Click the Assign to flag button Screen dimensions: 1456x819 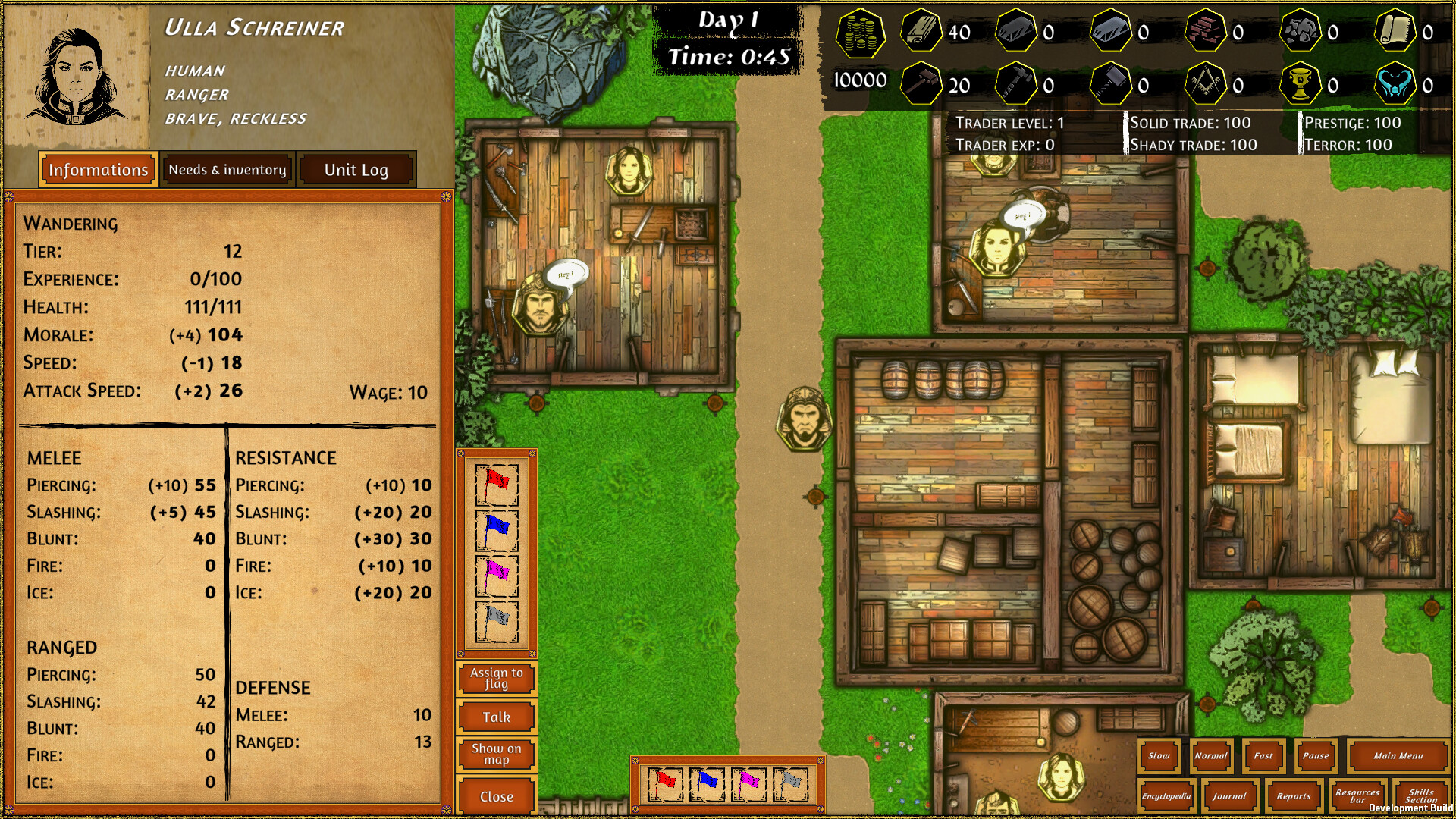496,678
